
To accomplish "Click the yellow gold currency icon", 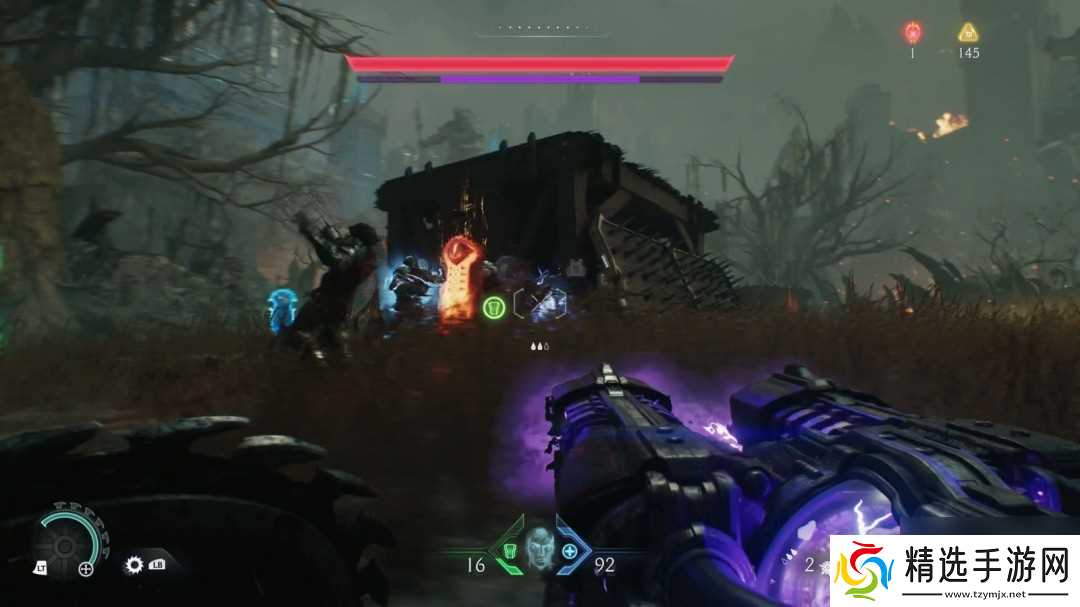I will (x=968, y=31).
